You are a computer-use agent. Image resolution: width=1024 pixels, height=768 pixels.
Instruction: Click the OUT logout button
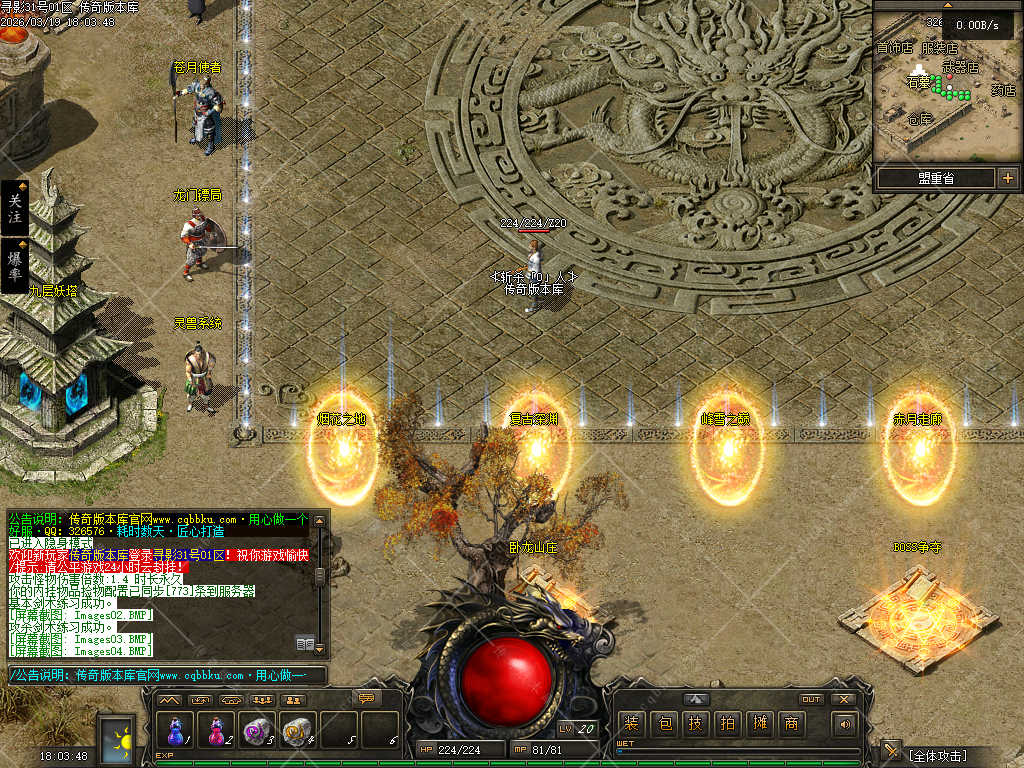[811, 699]
